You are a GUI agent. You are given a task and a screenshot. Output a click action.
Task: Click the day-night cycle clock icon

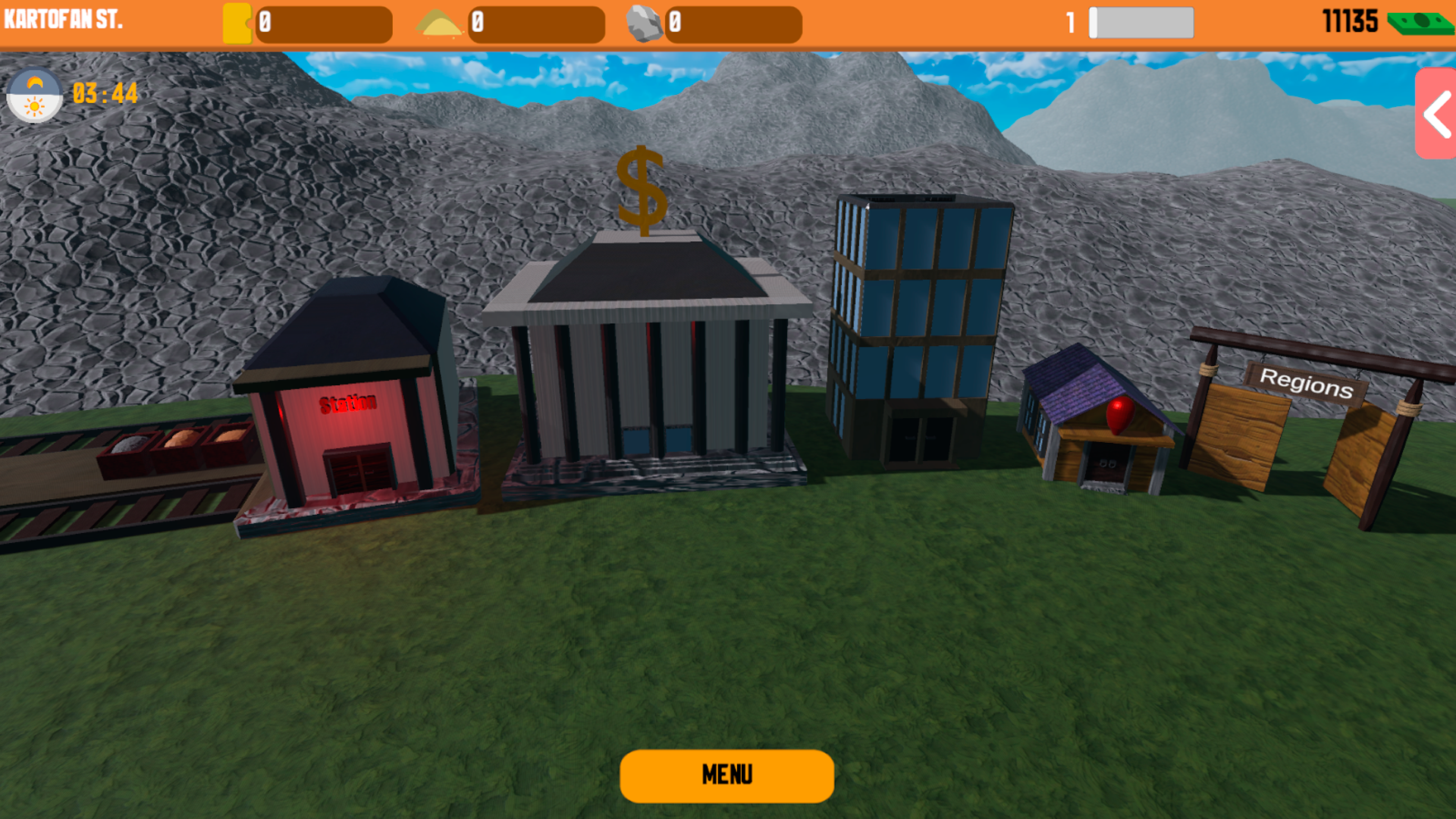pos(35,96)
